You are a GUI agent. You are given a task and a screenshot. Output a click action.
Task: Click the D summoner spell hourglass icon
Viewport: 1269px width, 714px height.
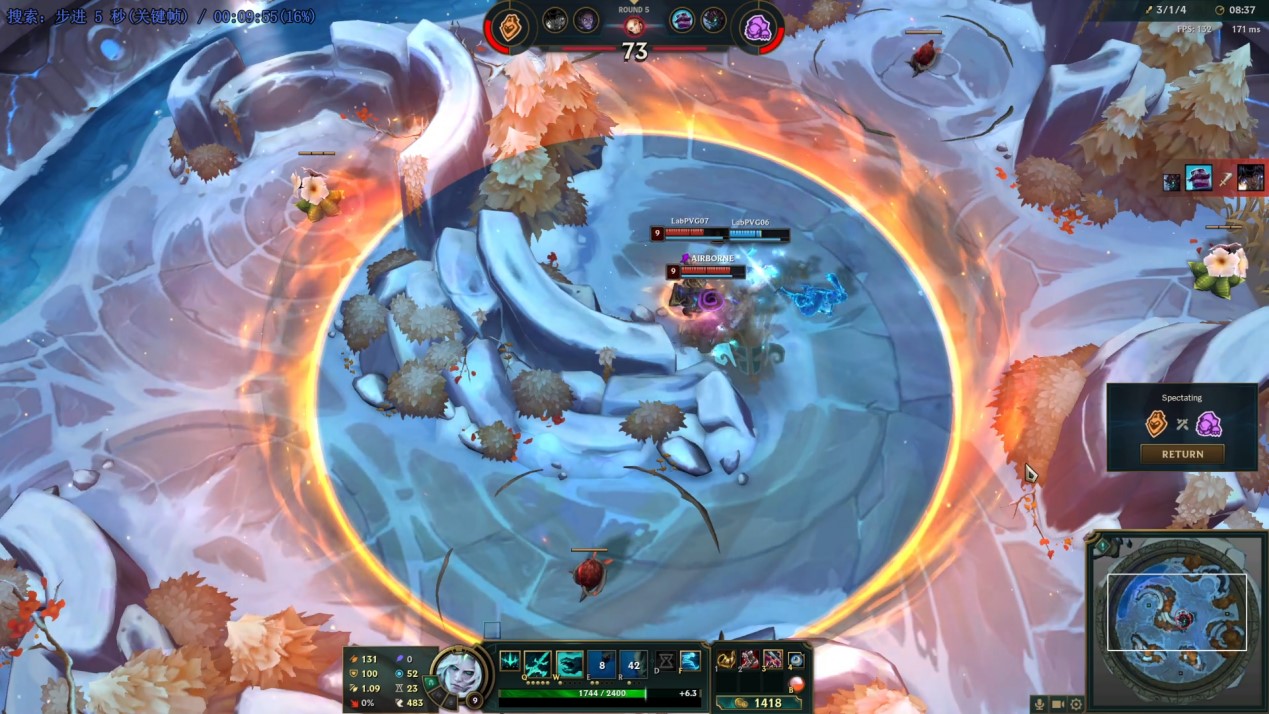tap(665, 661)
